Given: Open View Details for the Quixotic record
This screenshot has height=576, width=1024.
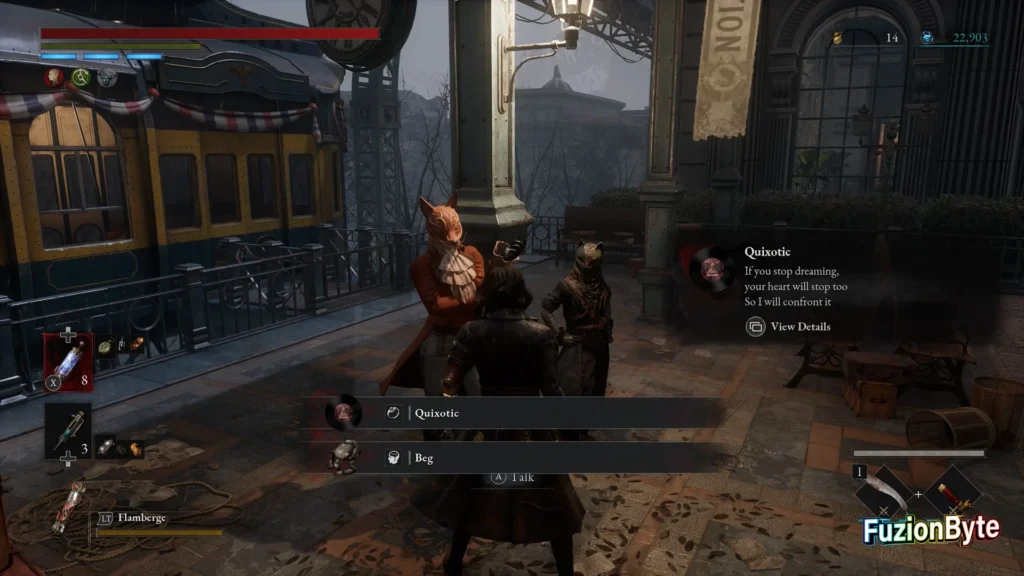Looking at the screenshot, I should pyautogui.click(x=789, y=326).
